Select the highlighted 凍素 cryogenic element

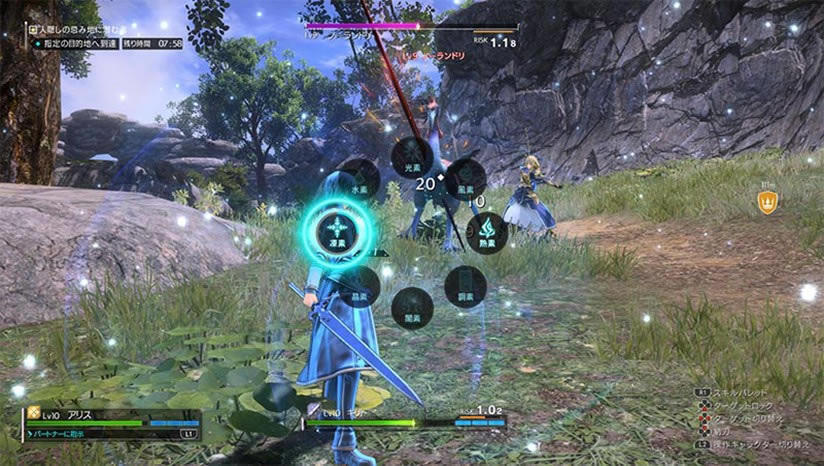pos(336,232)
